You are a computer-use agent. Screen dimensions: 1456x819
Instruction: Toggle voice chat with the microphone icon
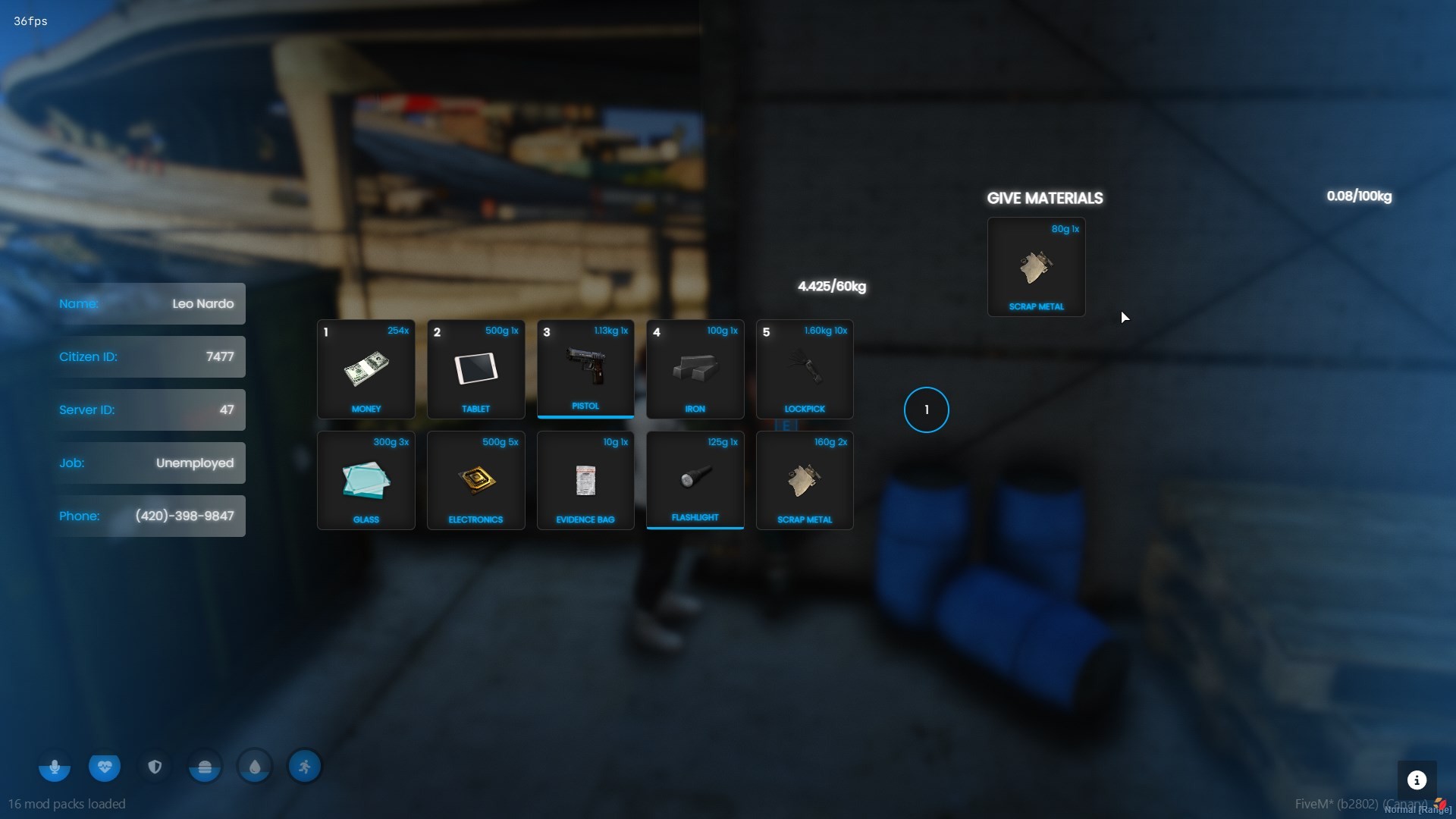click(54, 767)
